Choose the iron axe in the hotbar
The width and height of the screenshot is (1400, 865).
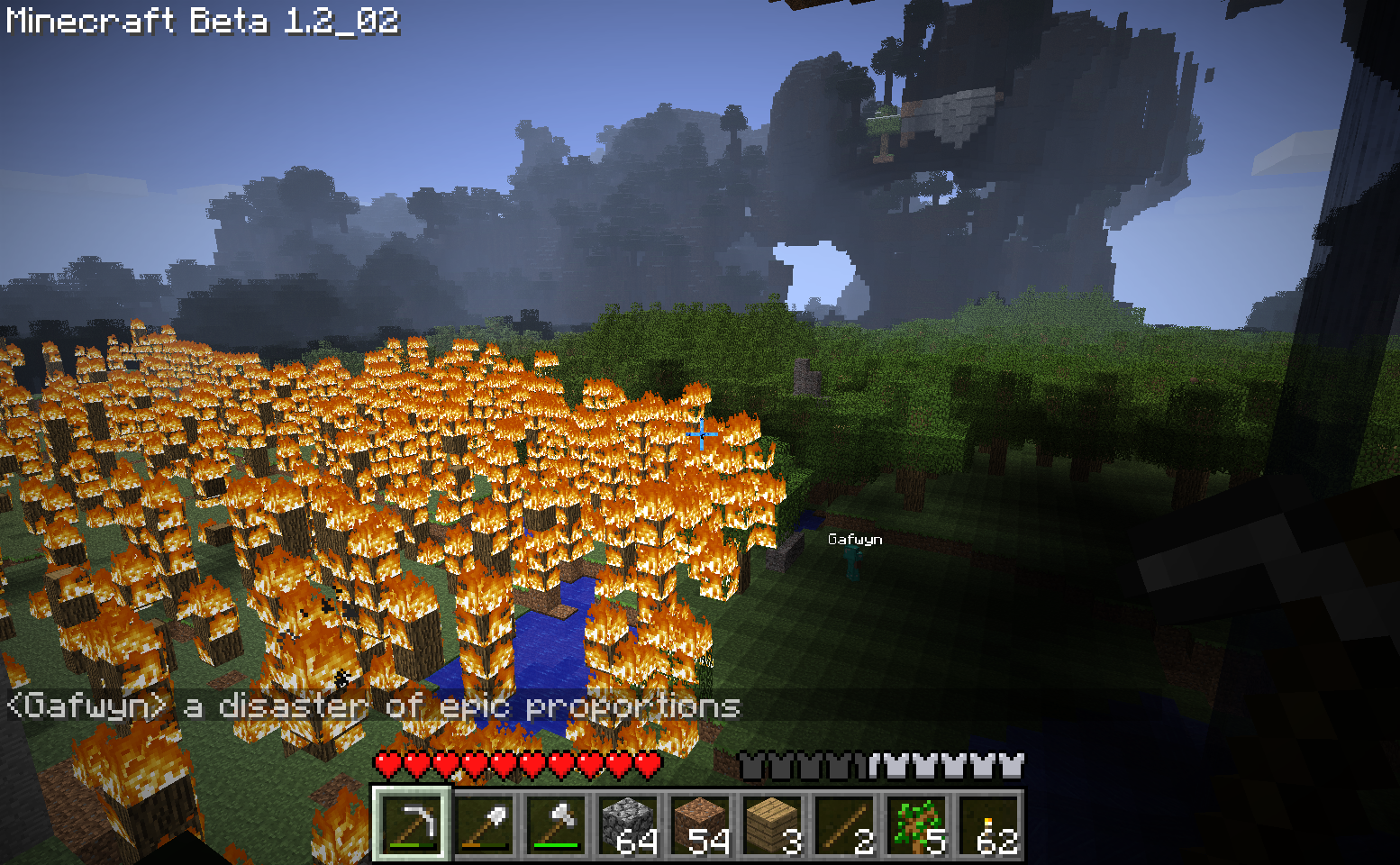click(556, 824)
